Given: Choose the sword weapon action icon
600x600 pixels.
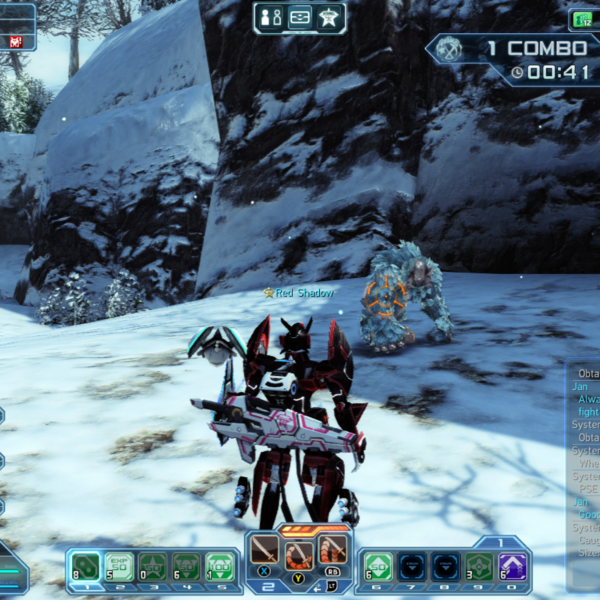Looking at the screenshot, I should coord(265,549).
